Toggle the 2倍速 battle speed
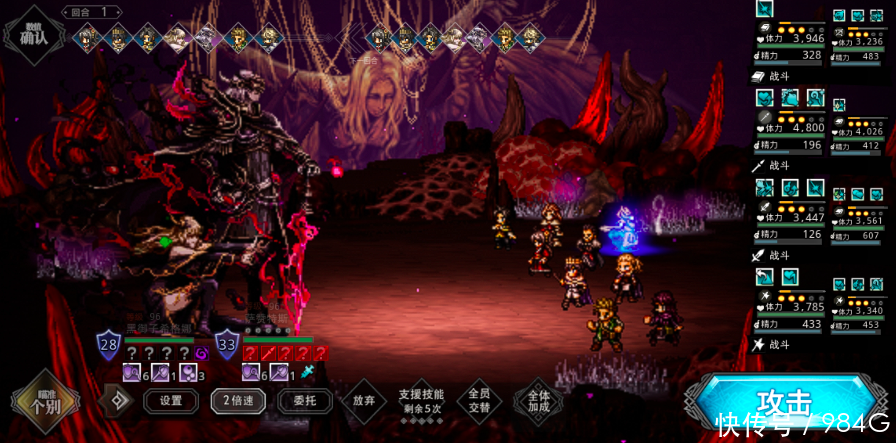This screenshot has height=443, width=896. click(237, 401)
